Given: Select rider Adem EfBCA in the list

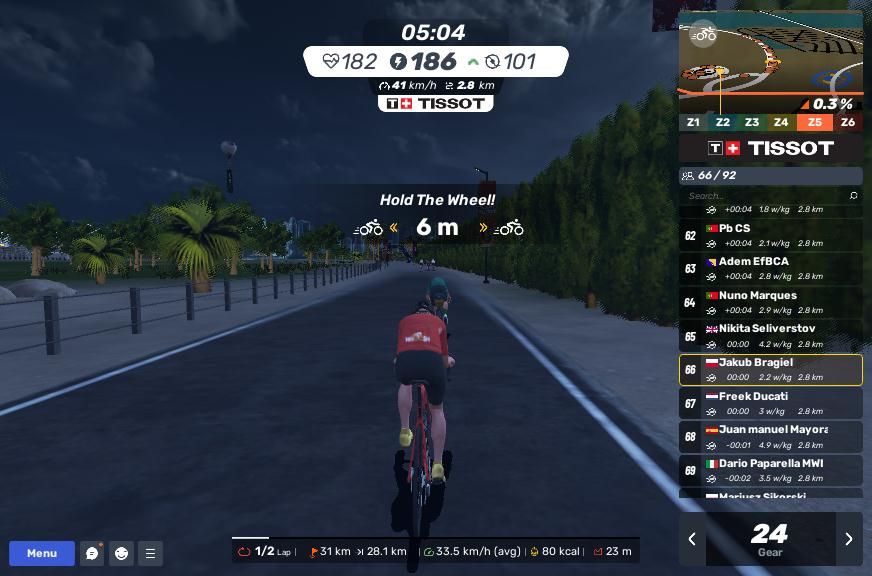Looking at the screenshot, I should (x=770, y=269).
